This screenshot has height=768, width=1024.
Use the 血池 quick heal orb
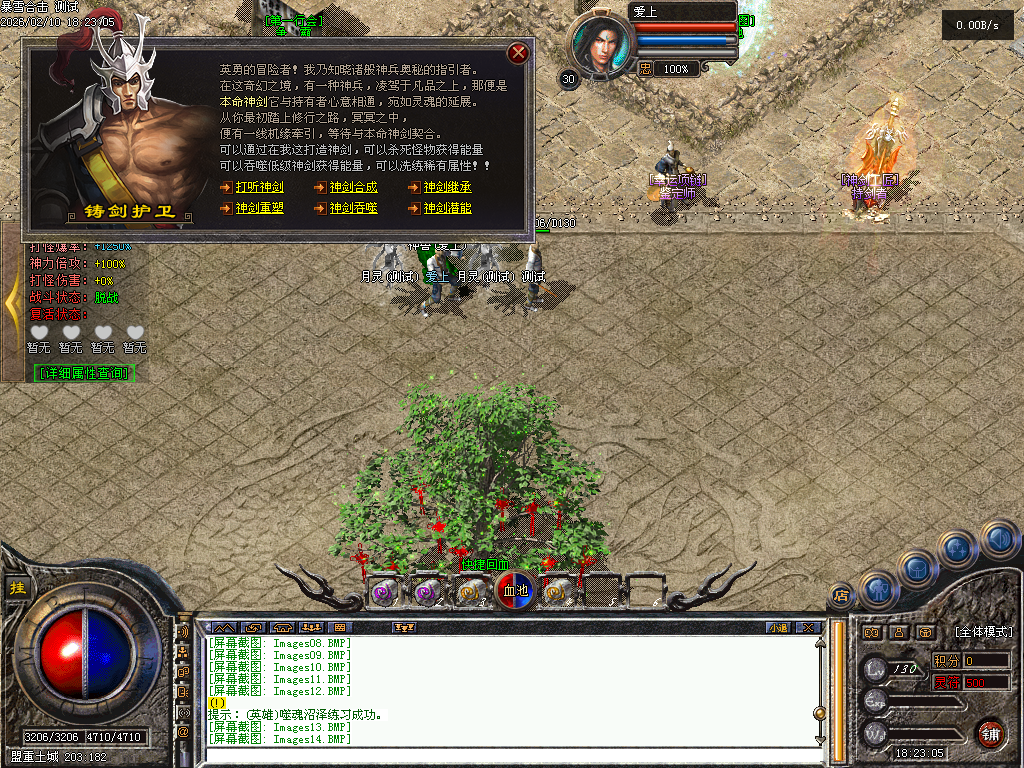[x=515, y=591]
